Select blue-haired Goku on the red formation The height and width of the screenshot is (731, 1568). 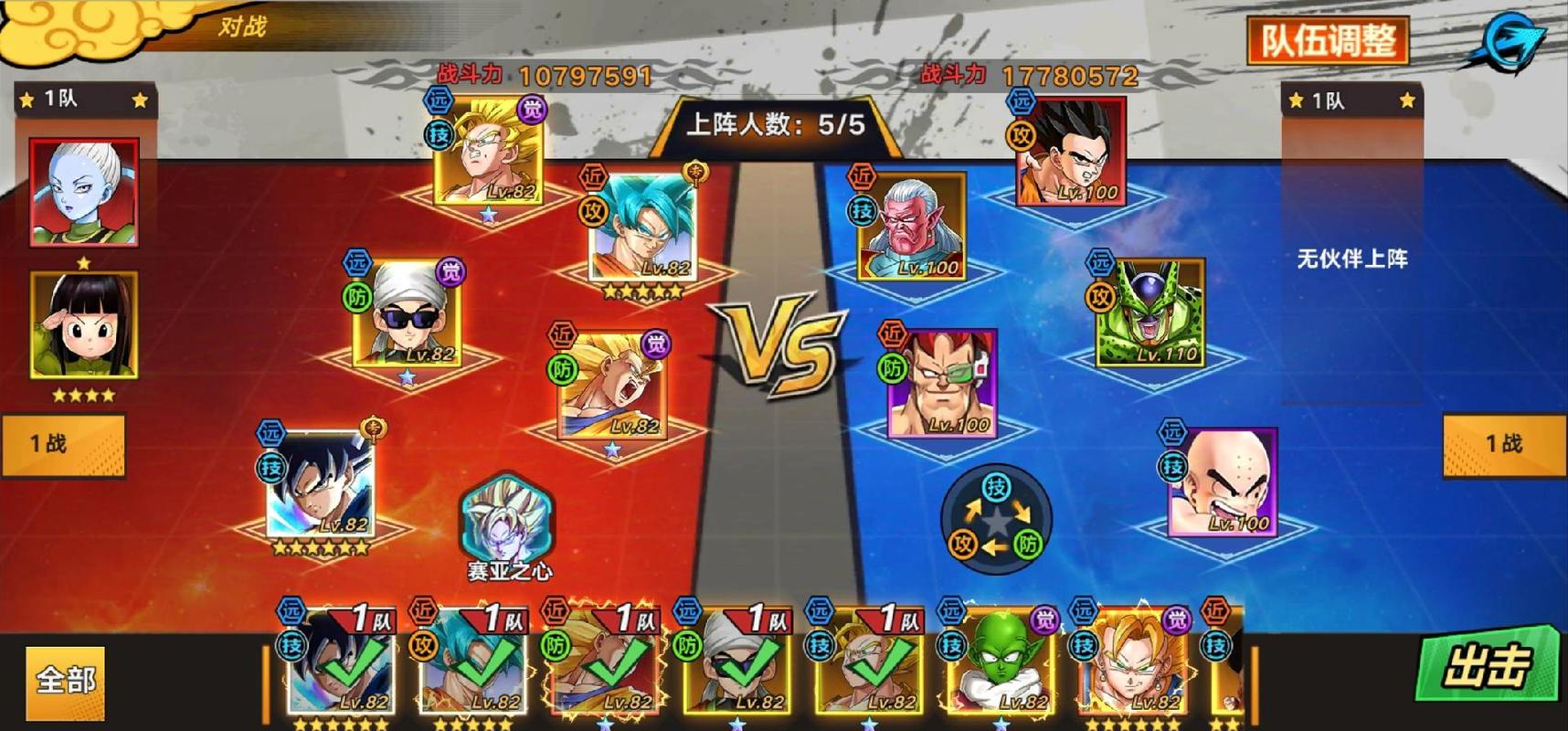coord(642,228)
